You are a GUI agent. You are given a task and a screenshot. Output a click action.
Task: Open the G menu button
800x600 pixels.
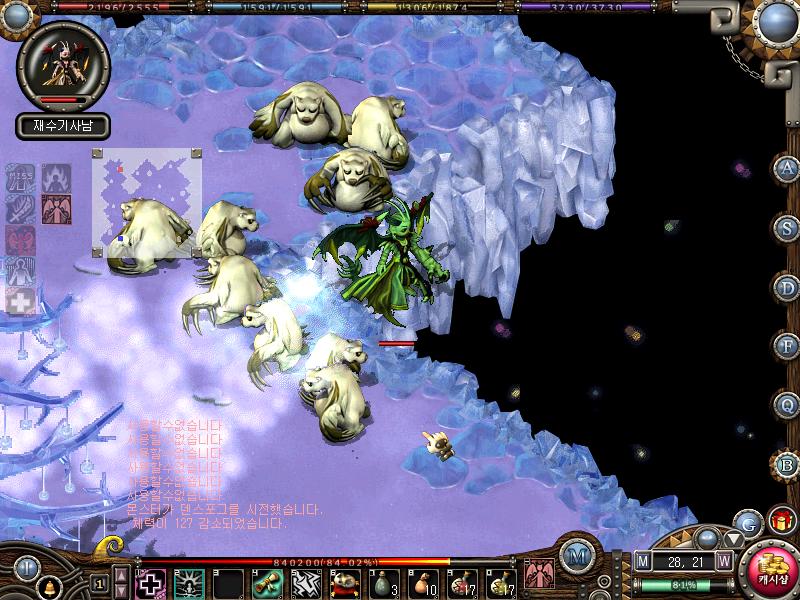(x=749, y=522)
